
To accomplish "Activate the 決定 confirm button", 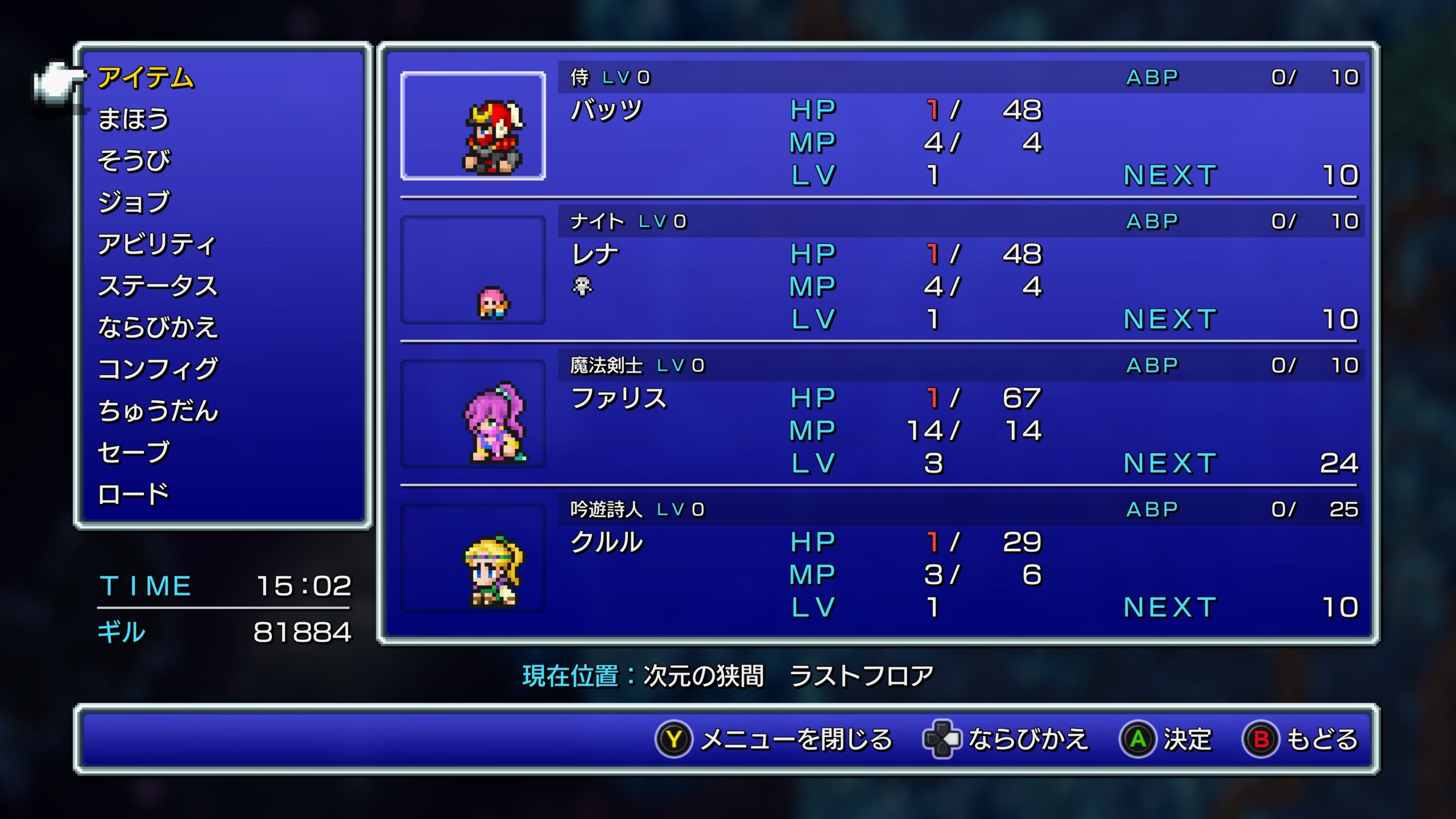I will 1166,739.
